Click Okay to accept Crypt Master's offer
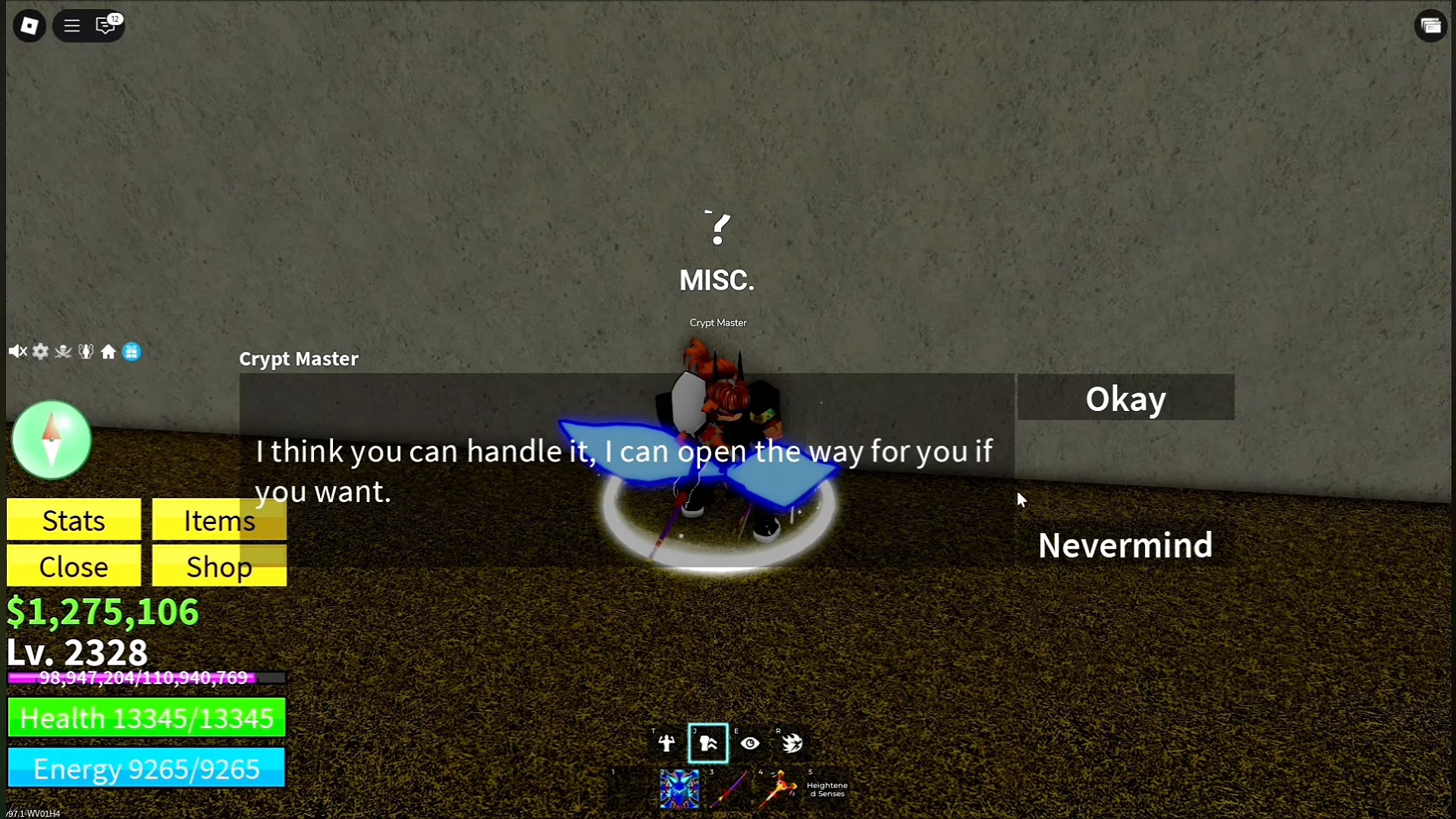This screenshot has height=819, width=1456. click(x=1125, y=397)
